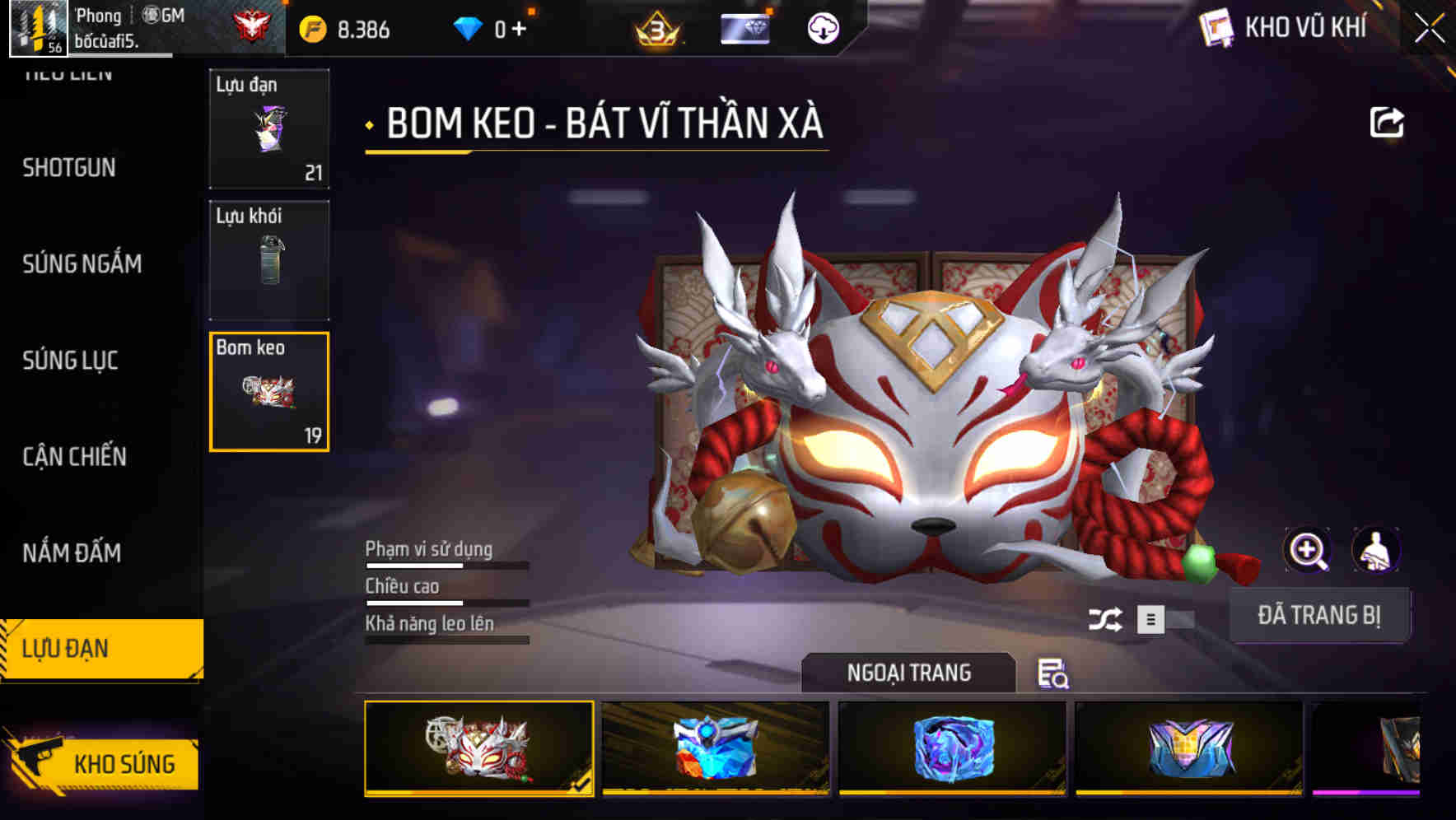
Task: Click the share icon next to the item title
Action: pos(1386,122)
